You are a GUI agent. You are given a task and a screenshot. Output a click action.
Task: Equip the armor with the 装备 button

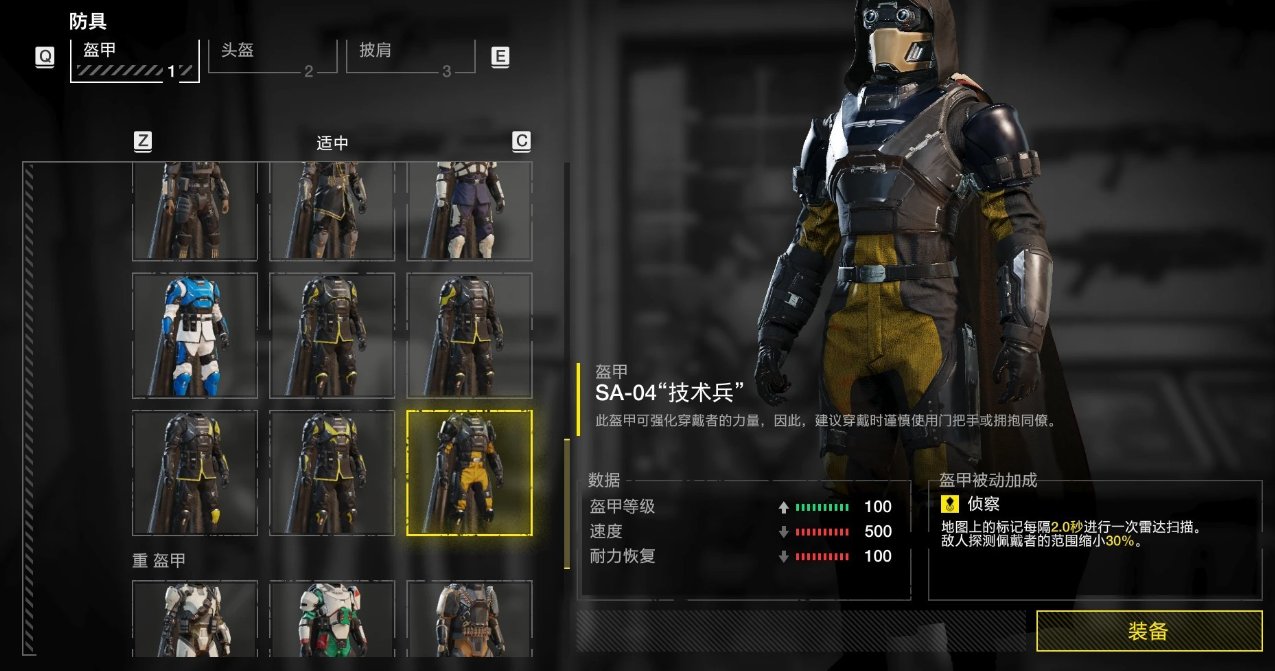(1148, 631)
